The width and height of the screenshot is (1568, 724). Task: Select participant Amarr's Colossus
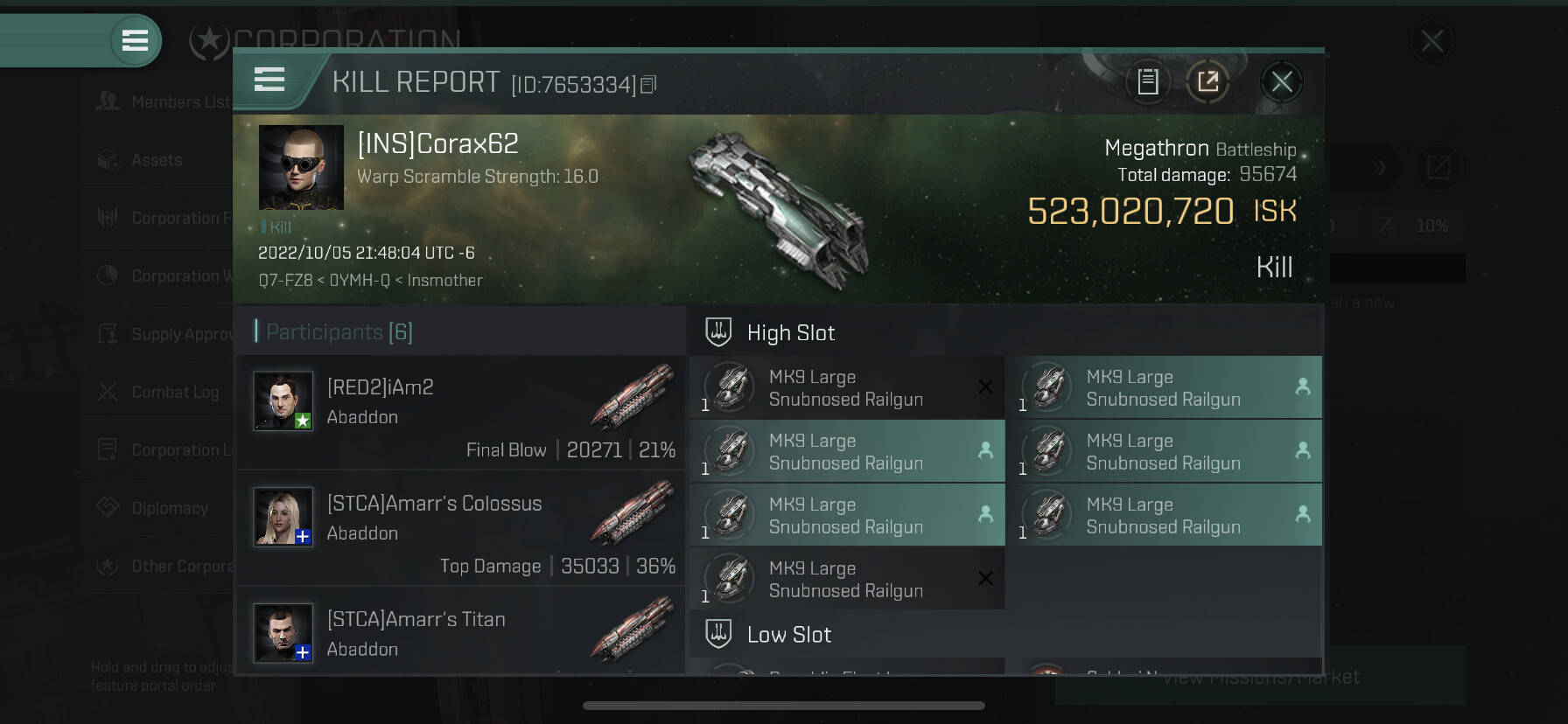pos(461,528)
